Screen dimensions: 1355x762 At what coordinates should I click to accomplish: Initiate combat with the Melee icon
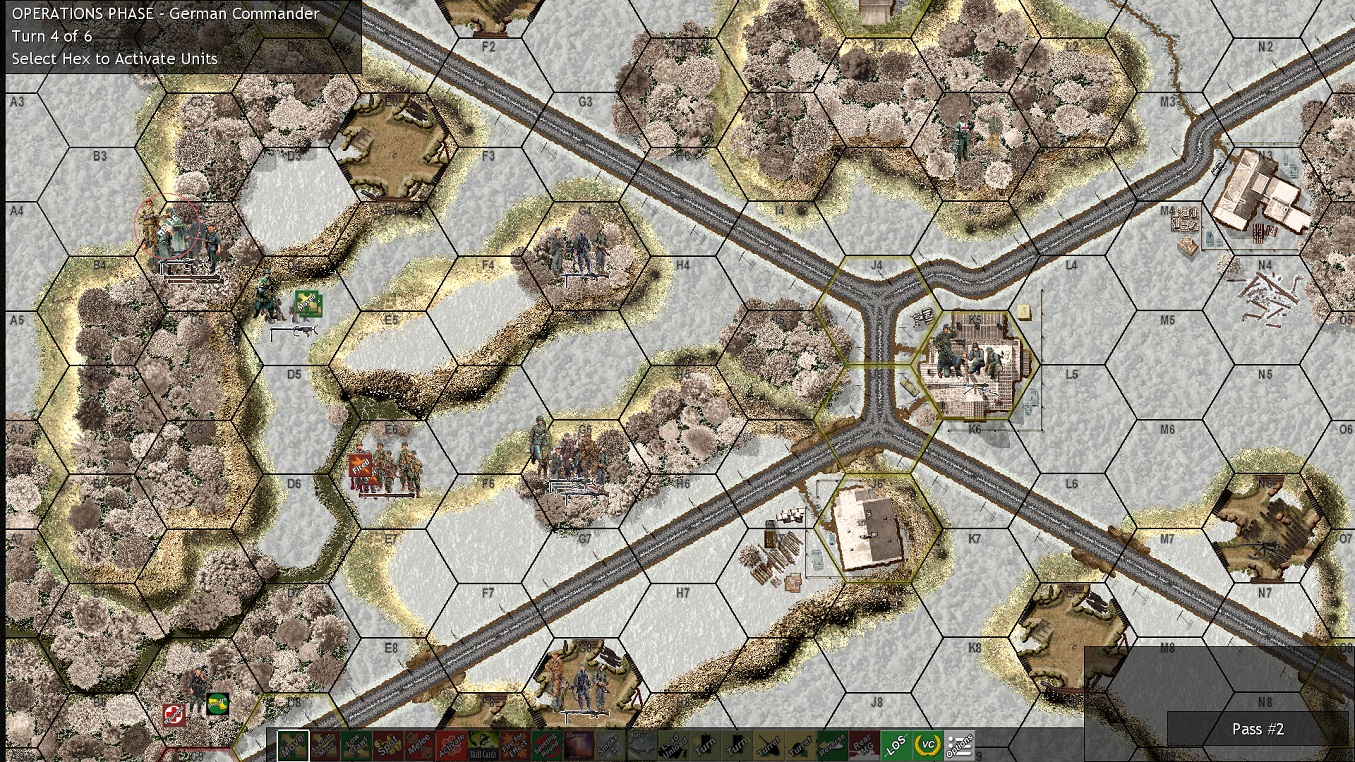point(417,744)
